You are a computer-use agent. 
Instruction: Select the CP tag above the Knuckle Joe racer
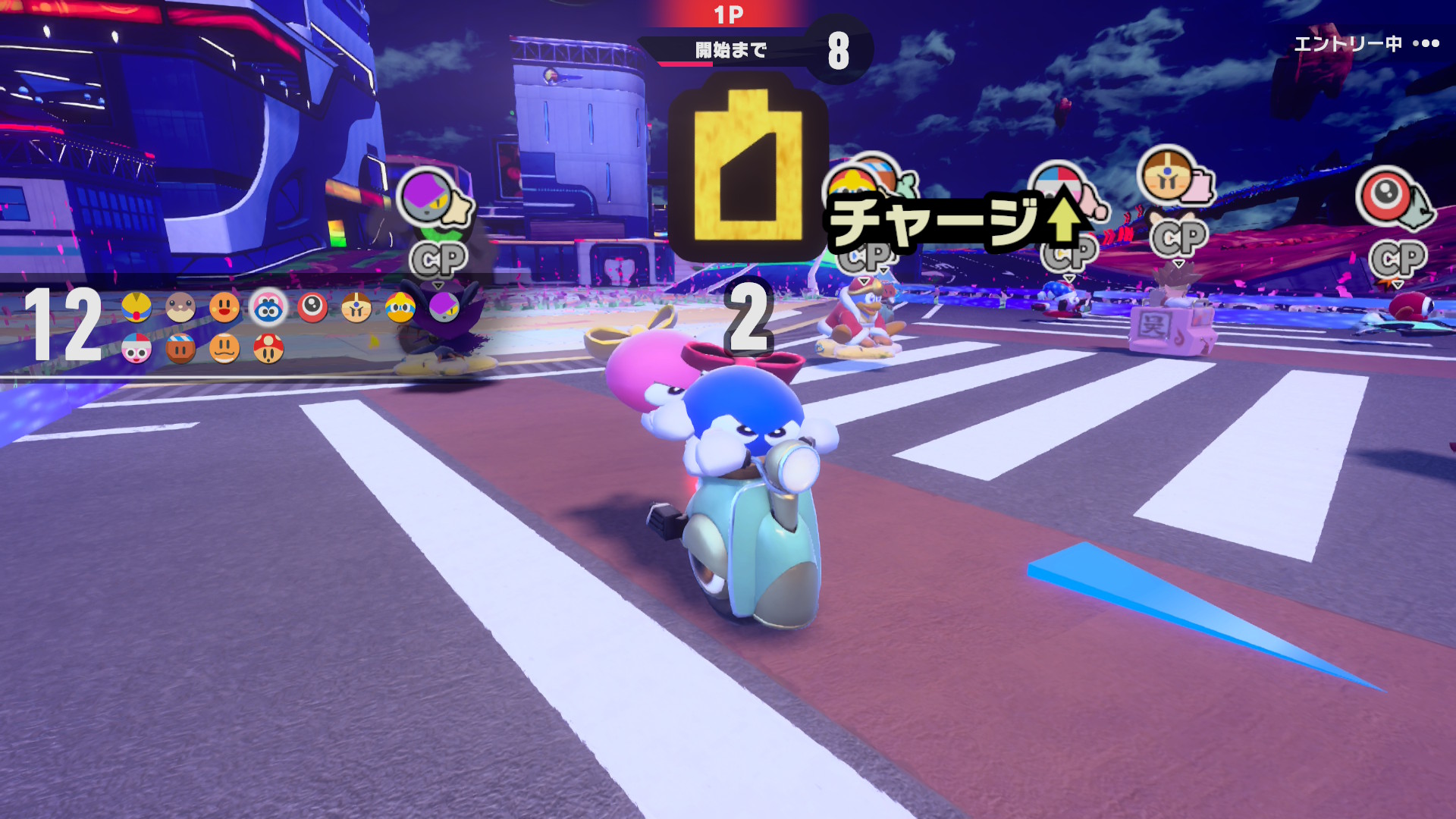click(x=1178, y=238)
